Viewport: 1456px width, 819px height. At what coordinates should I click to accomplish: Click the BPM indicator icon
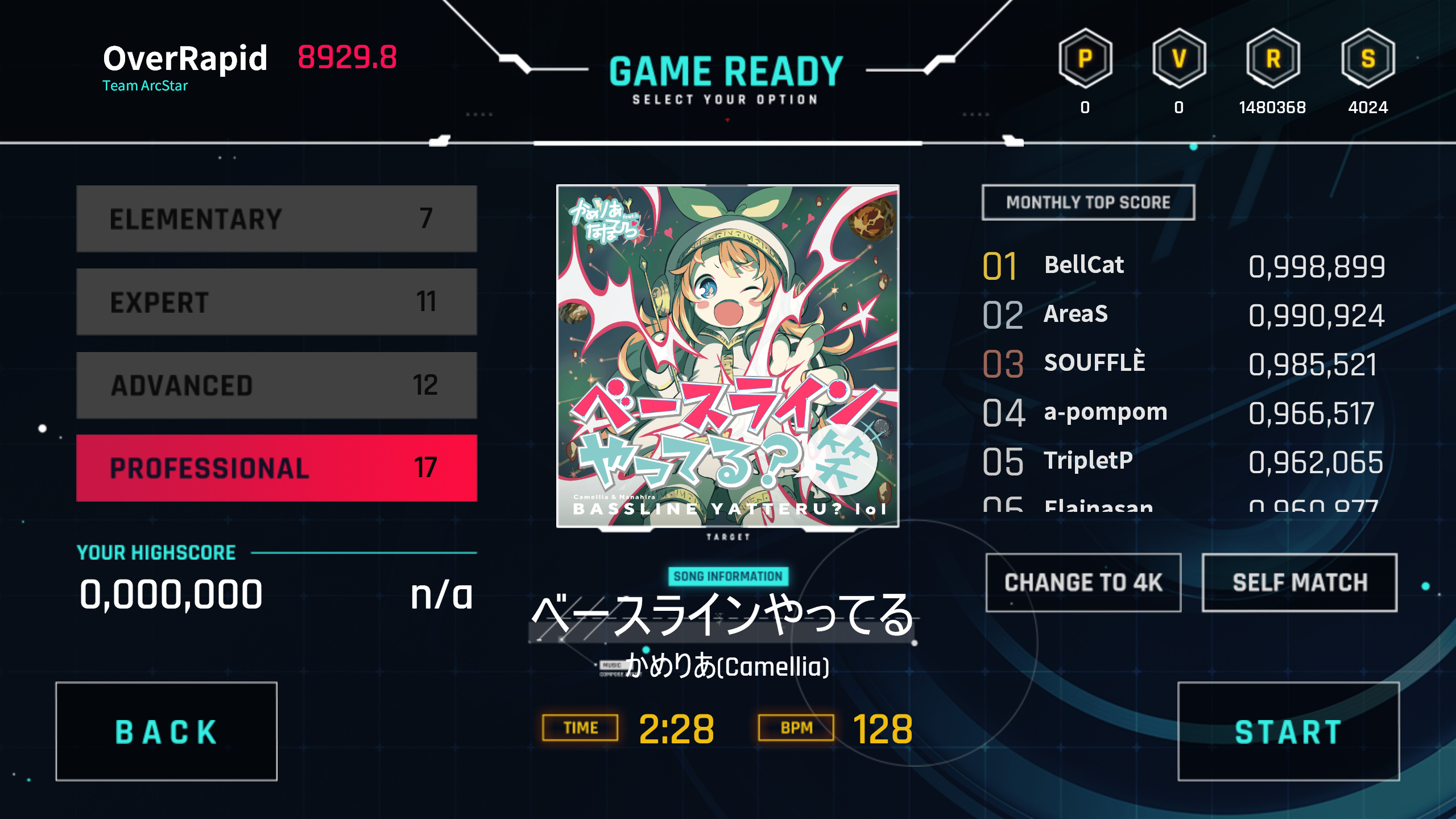click(796, 726)
